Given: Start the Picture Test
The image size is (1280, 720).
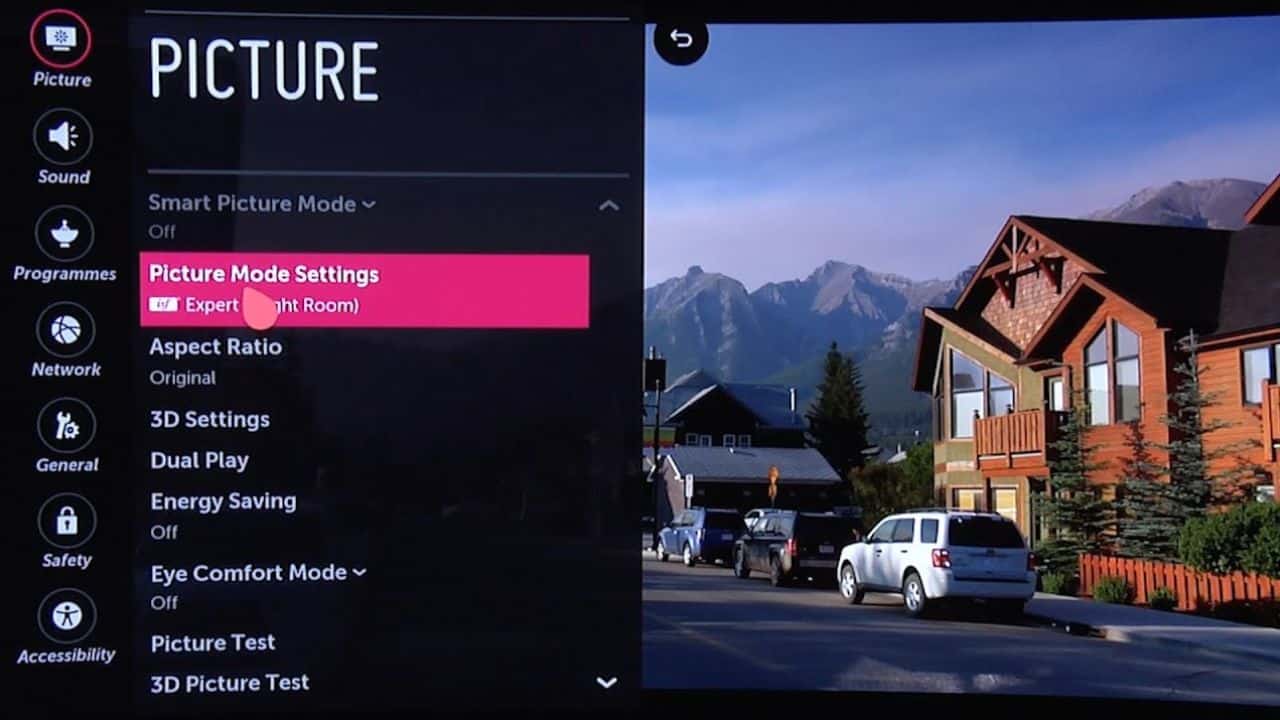Looking at the screenshot, I should pyautogui.click(x=213, y=643).
